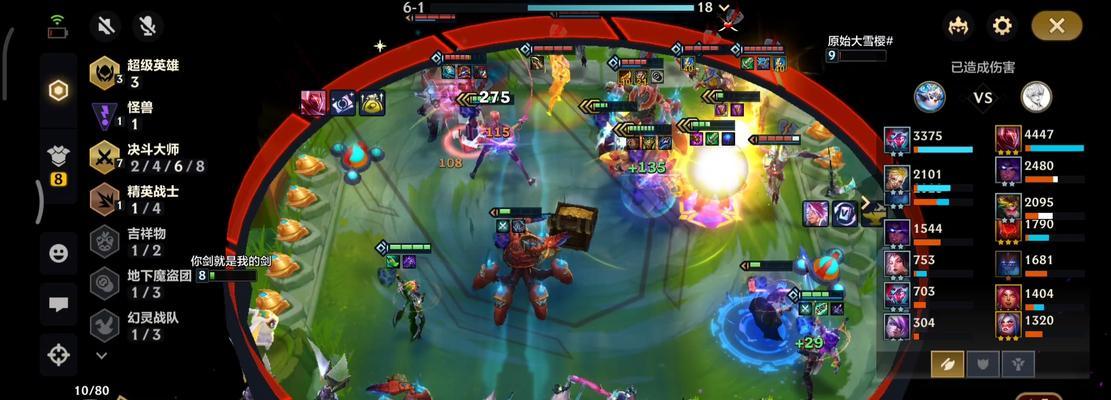Open the chat speech bubble
Screen dimensions: 1111x400
(x=59, y=304)
